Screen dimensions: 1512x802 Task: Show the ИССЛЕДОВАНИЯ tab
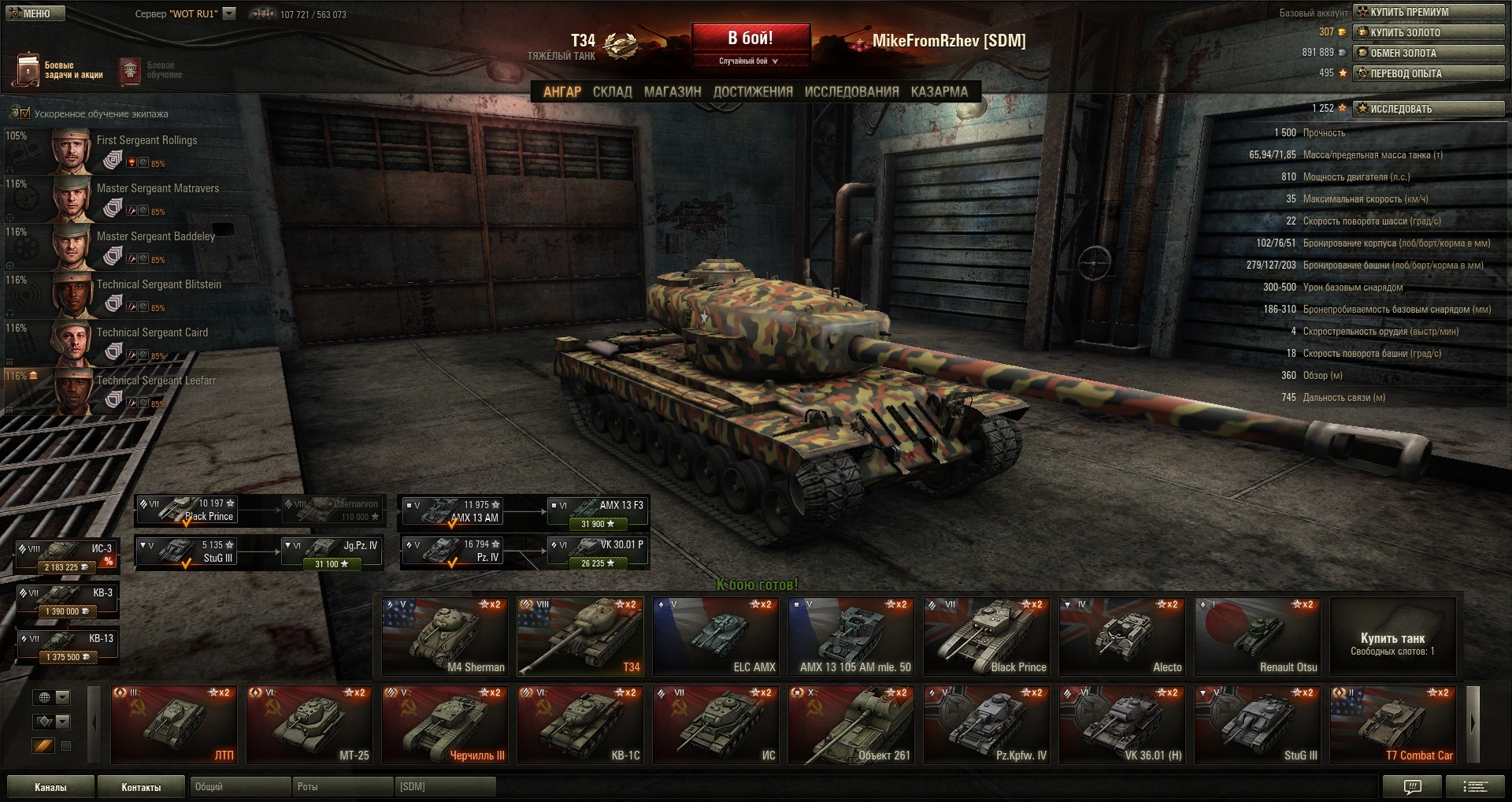pos(851,91)
